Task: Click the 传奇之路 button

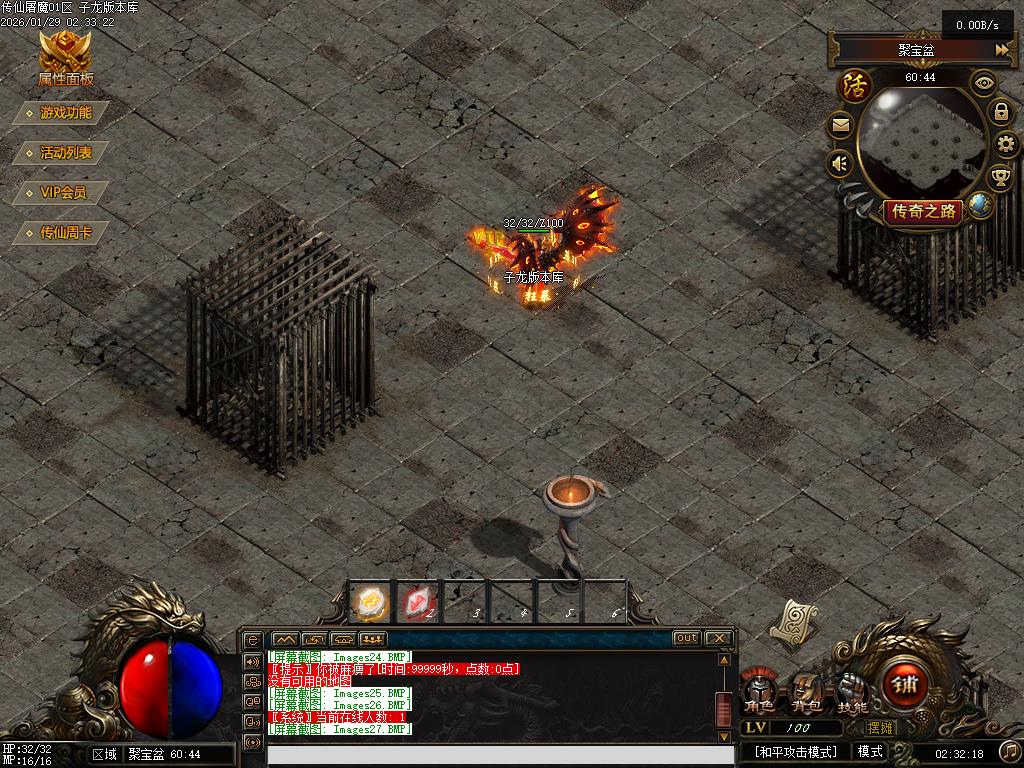Action: [x=924, y=211]
